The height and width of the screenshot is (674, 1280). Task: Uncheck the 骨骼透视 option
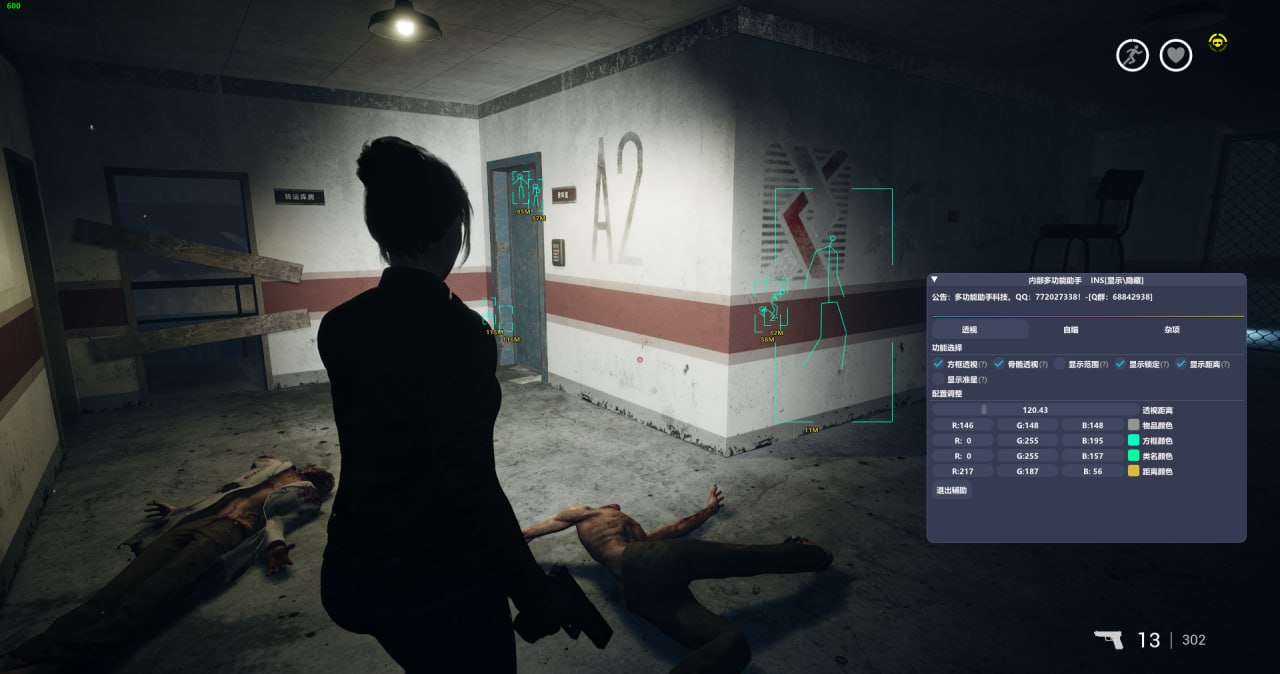point(999,364)
